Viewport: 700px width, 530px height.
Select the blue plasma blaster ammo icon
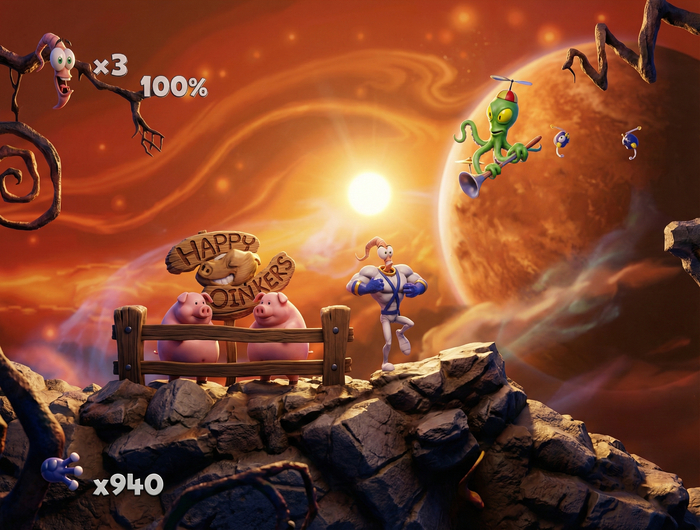(62, 470)
